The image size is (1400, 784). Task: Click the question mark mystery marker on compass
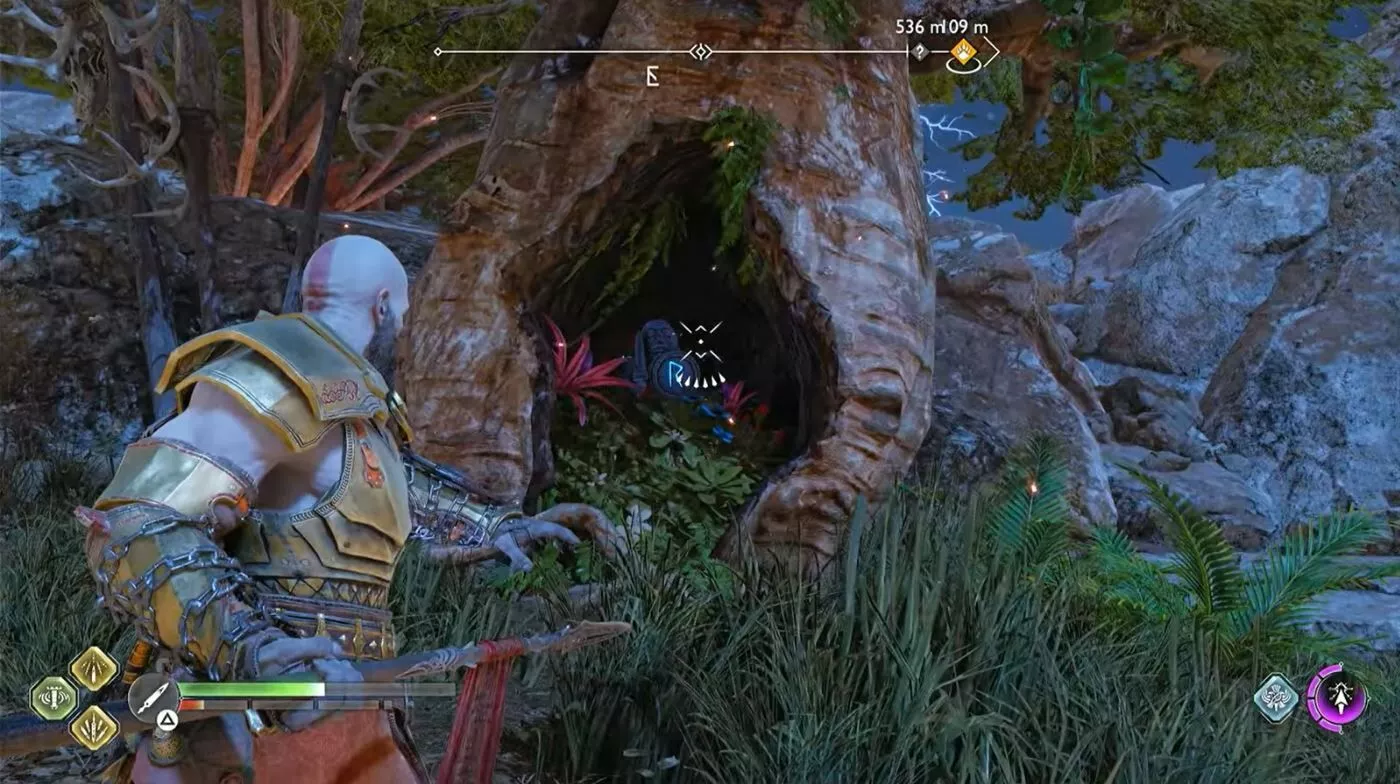coord(920,52)
